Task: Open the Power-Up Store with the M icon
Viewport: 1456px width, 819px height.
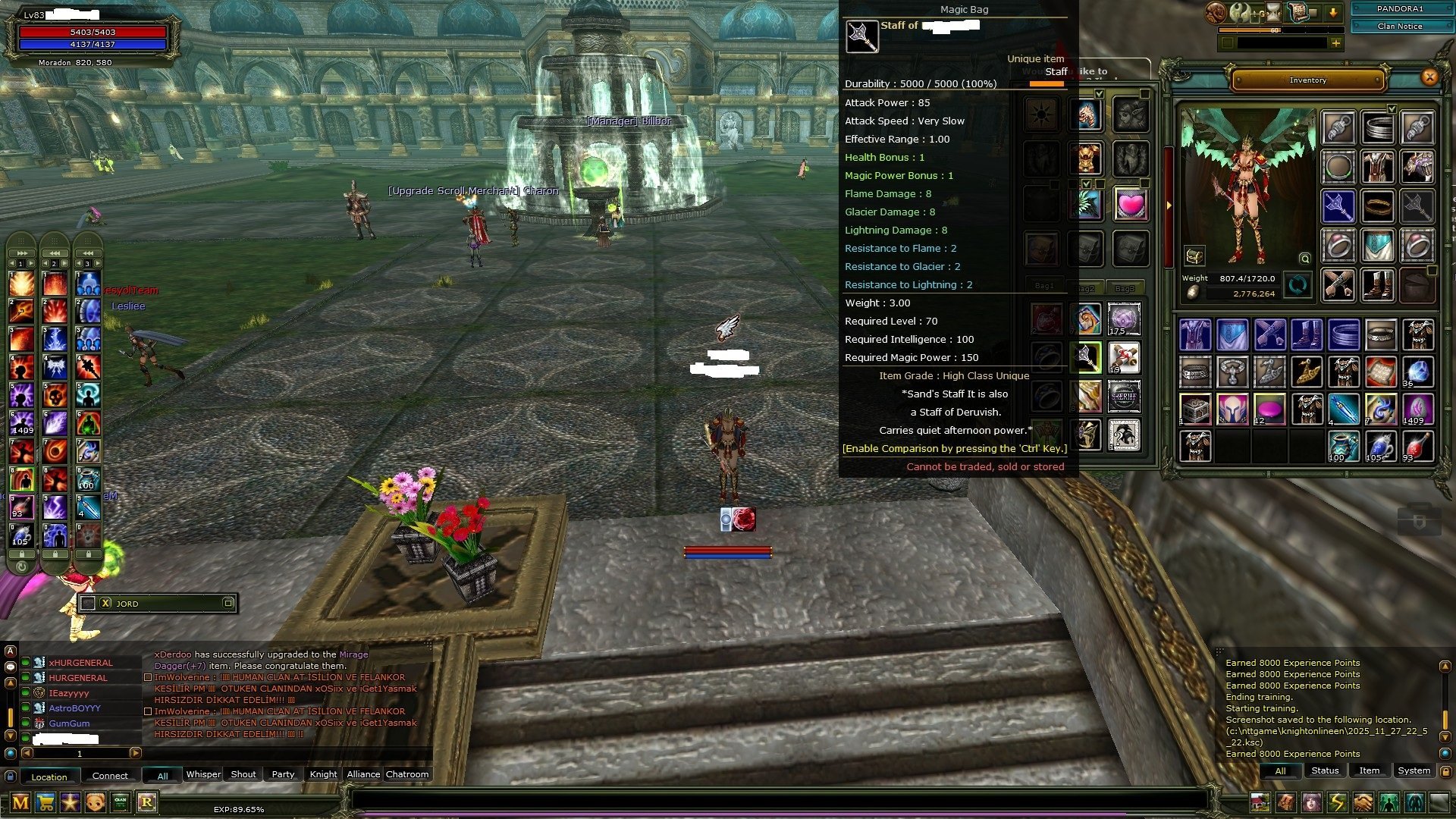Action: pos(20,802)
